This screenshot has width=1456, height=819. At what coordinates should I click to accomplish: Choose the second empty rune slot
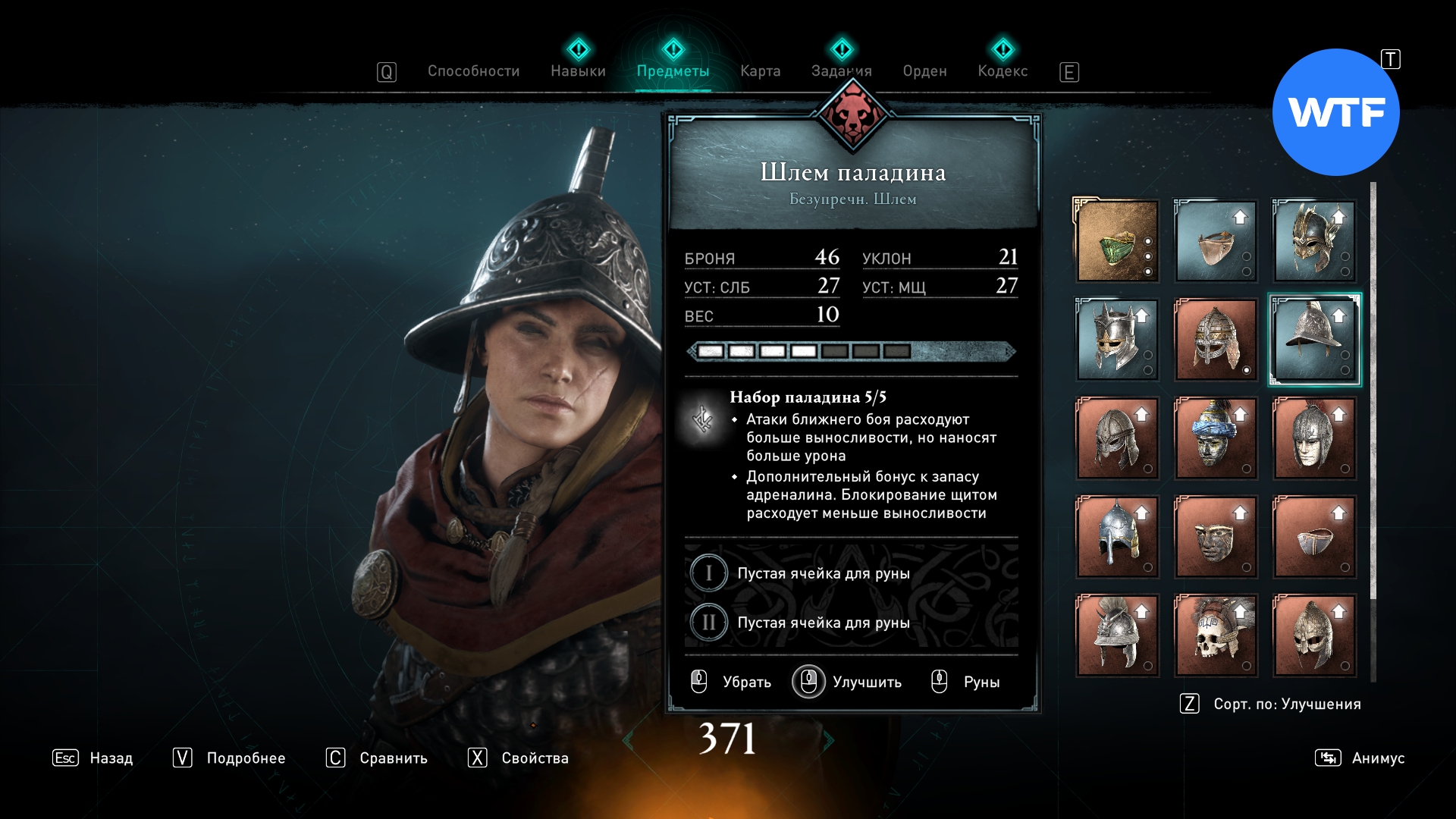tap(823, 623)
